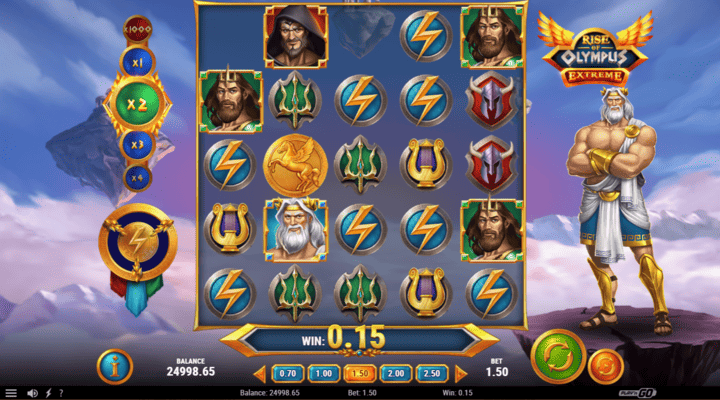
Task: Increase bet with the right arrow
Action: tap(461, 373)
